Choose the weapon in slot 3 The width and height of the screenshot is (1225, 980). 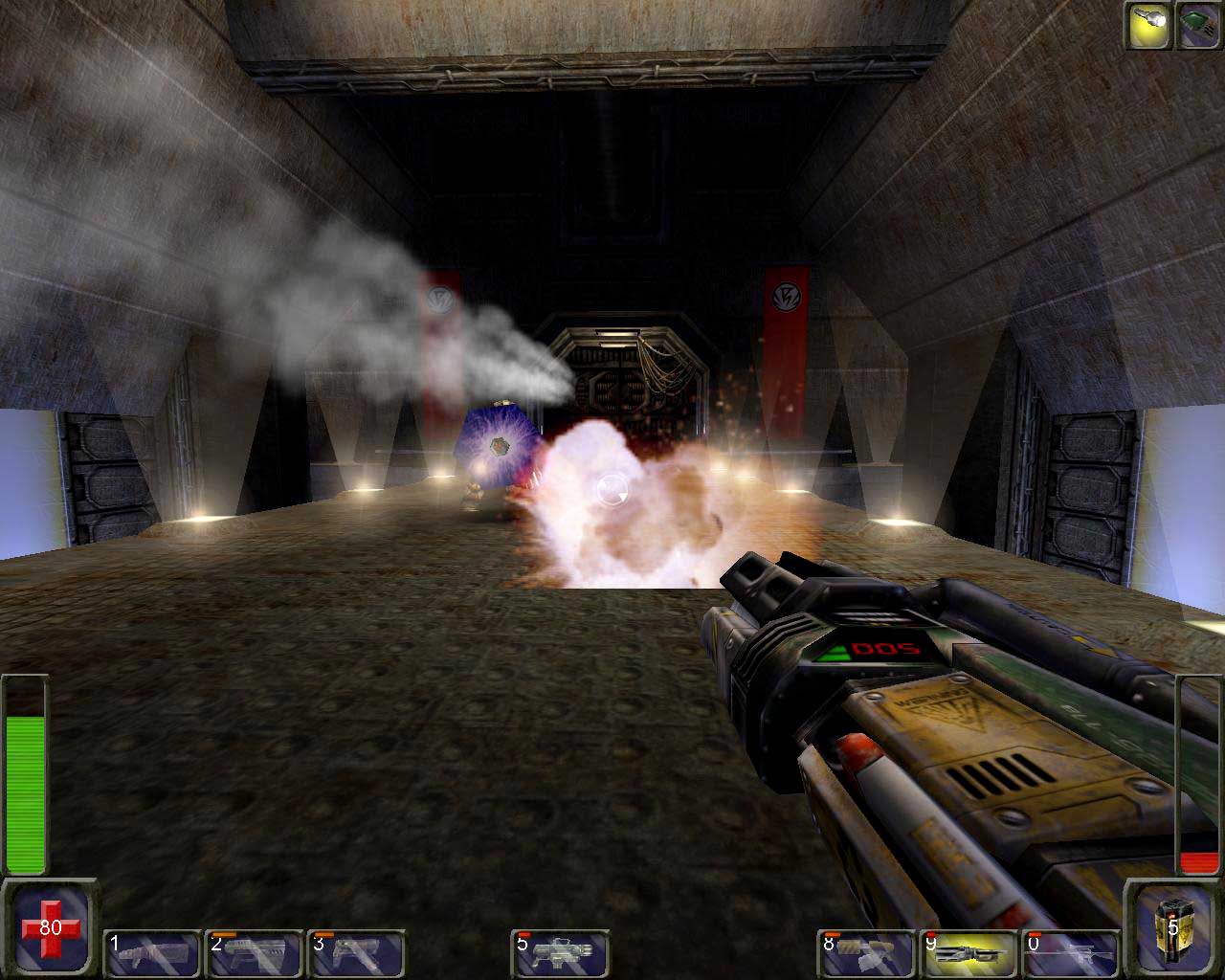point(357,953)
